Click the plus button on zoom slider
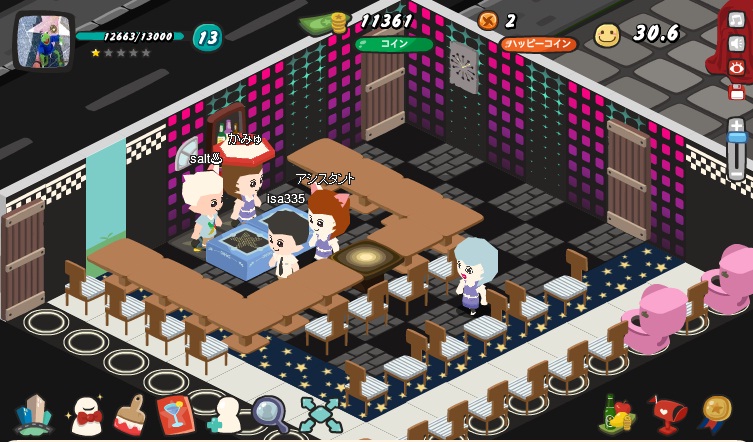 point(736,125)
